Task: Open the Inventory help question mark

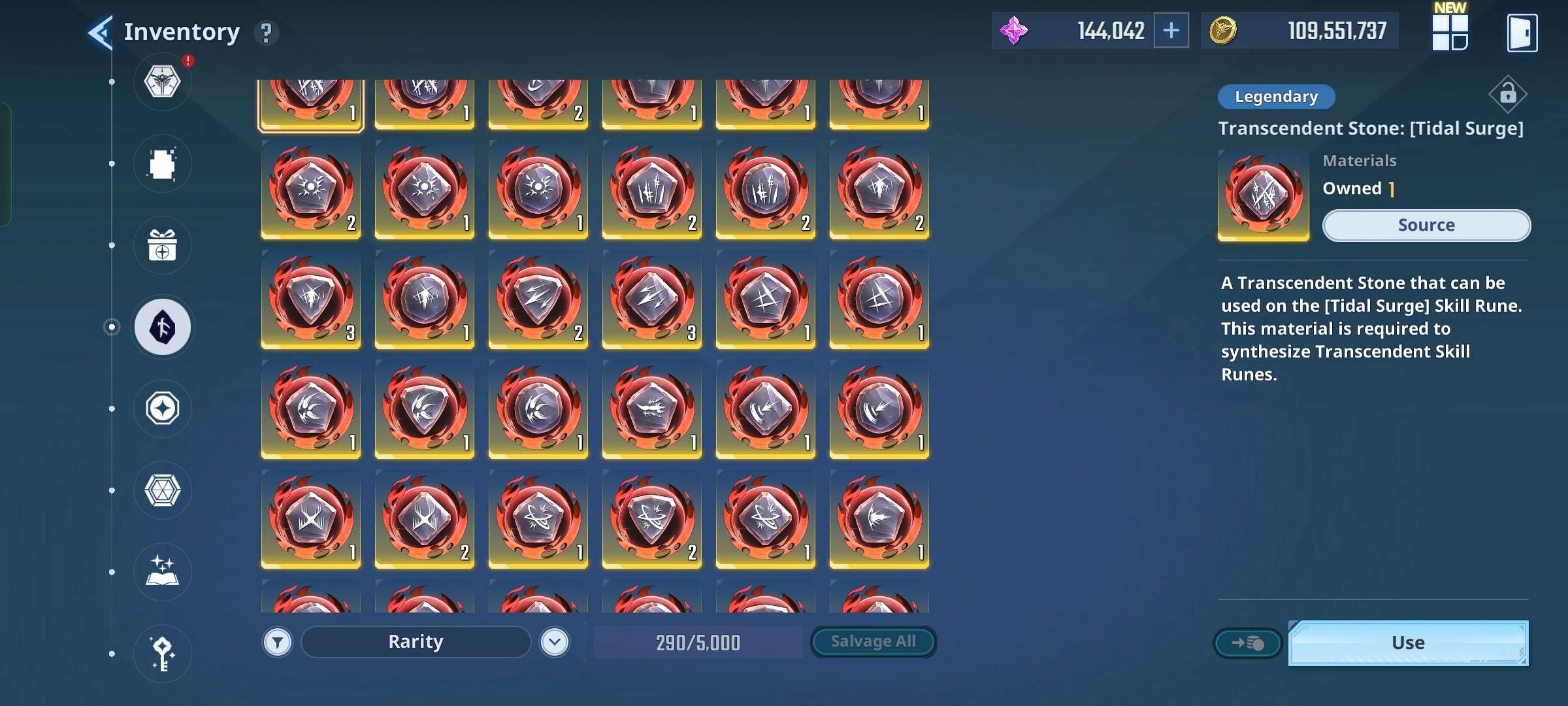Action: (x=266, y=32)
